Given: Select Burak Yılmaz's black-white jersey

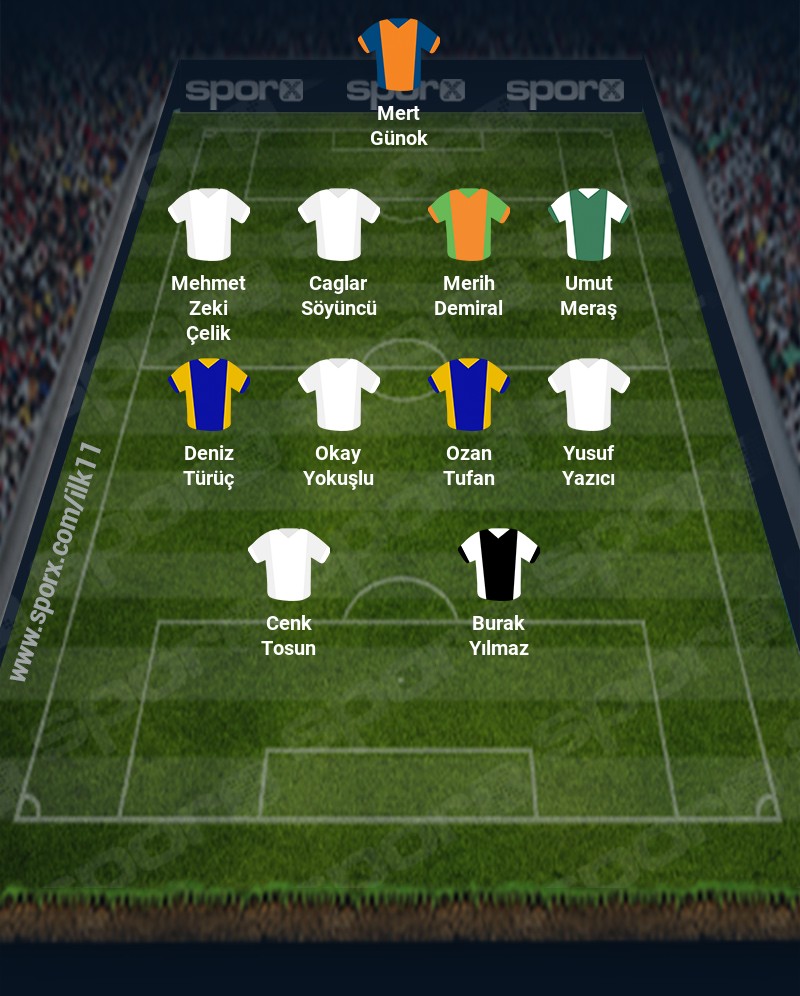Looking at the screenshot, I should pos(499,564).
